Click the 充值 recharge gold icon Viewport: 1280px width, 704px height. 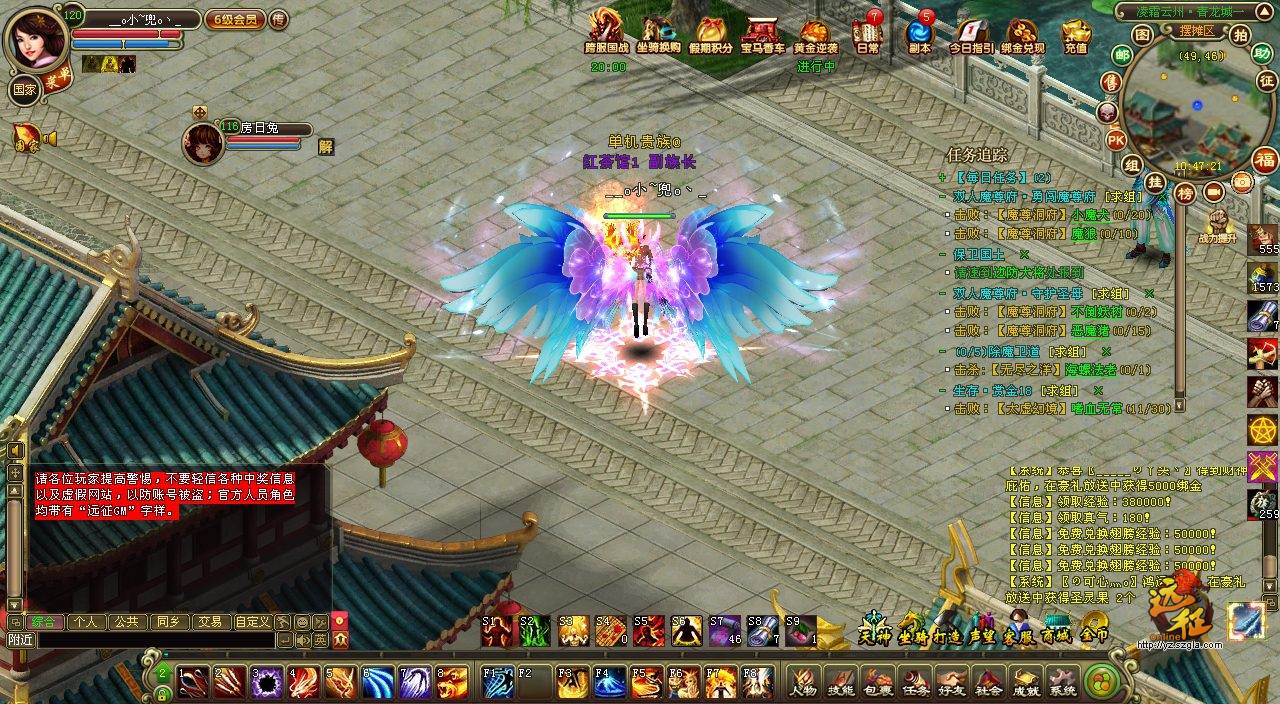[x=1076, y=35]
